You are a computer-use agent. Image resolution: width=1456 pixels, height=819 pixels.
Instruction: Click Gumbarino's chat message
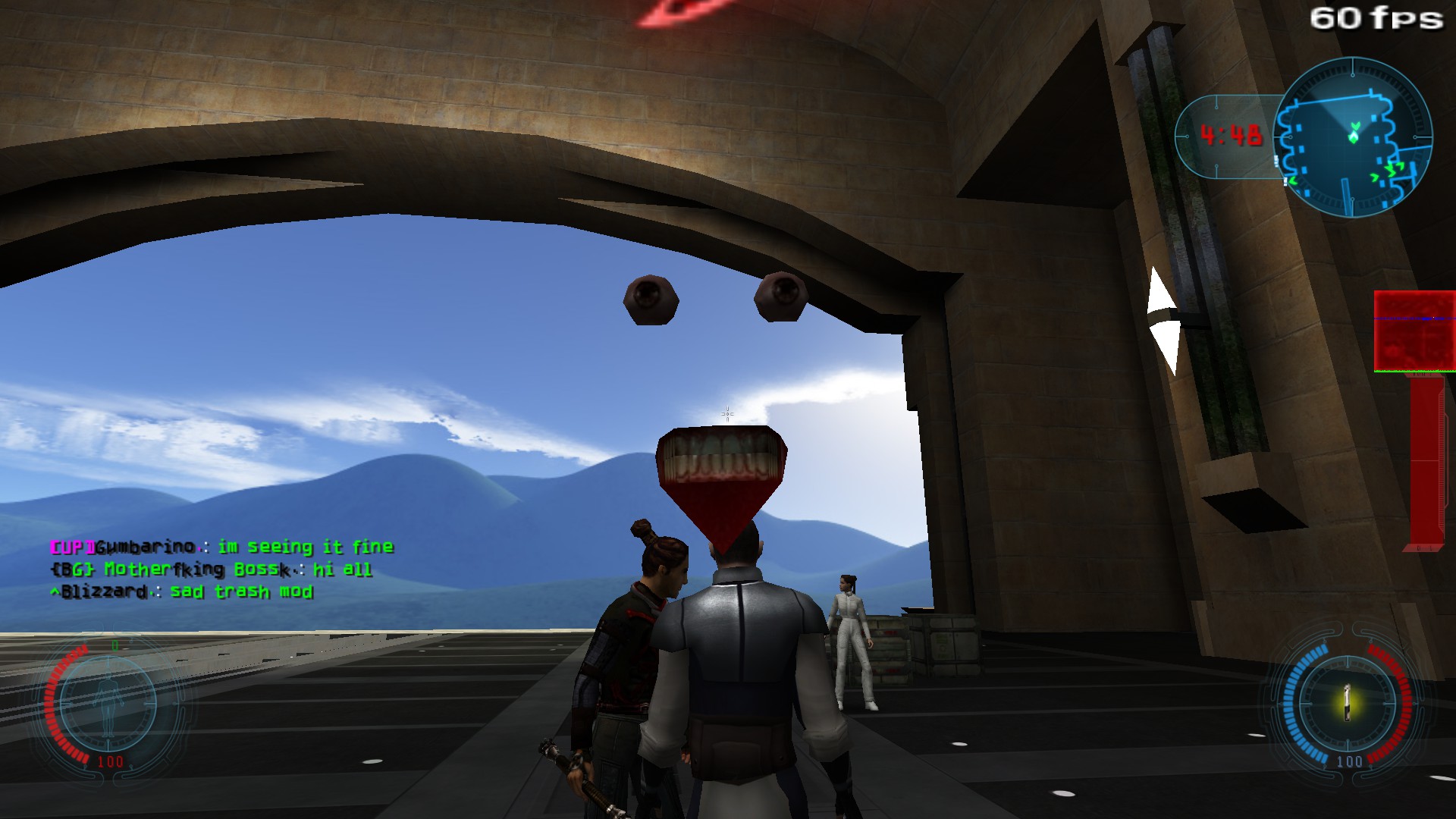coord(221,547)
